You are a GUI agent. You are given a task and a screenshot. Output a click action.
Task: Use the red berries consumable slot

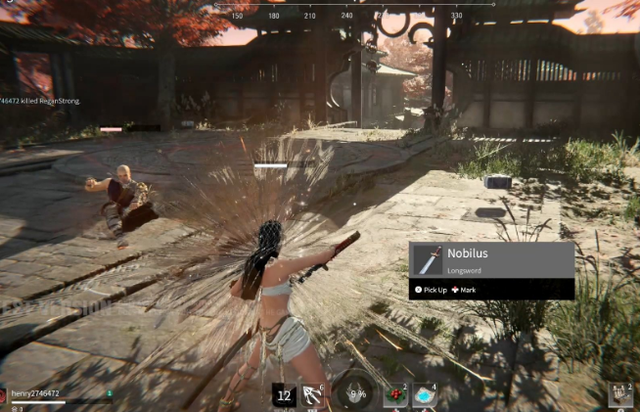(394, 395)
